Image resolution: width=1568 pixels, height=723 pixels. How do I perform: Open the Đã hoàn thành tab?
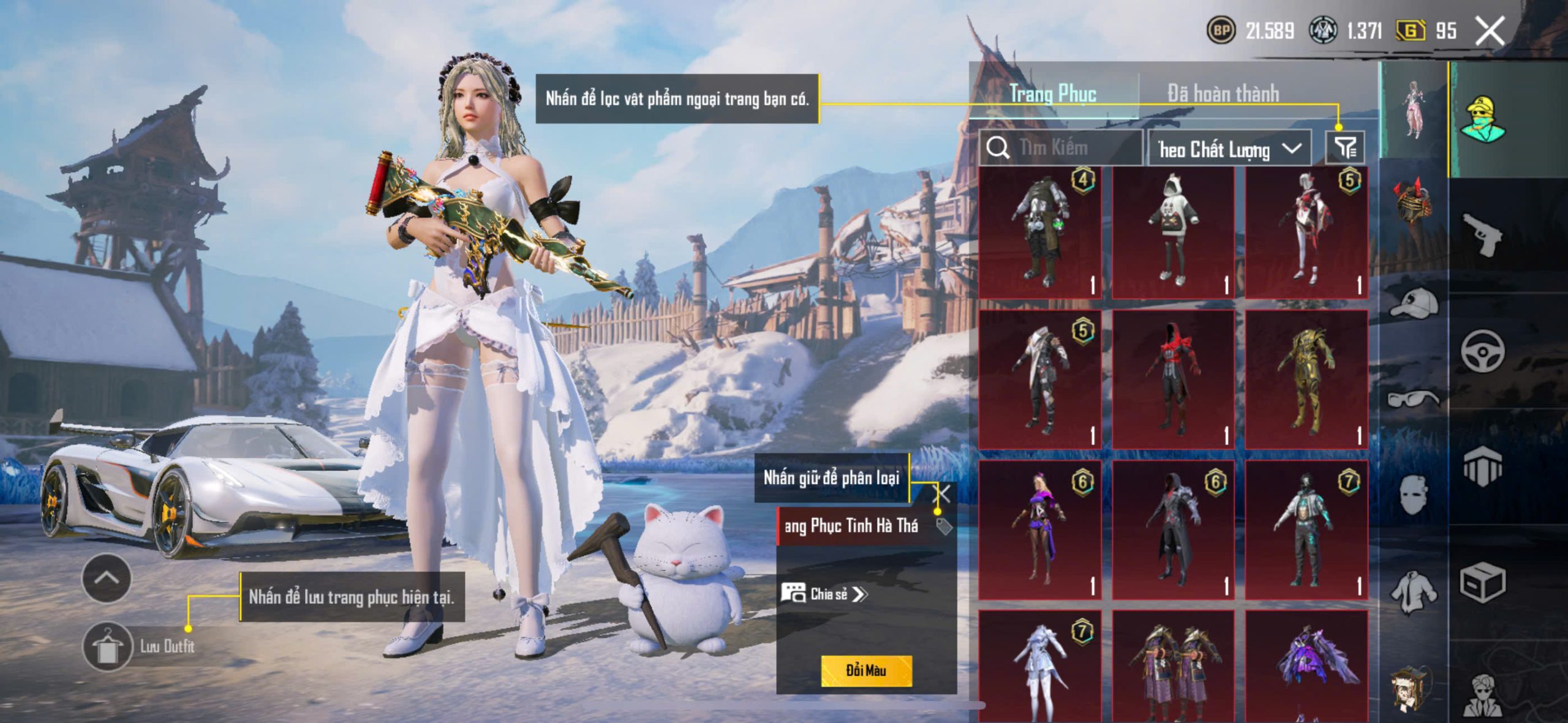tap(1223, 94)
